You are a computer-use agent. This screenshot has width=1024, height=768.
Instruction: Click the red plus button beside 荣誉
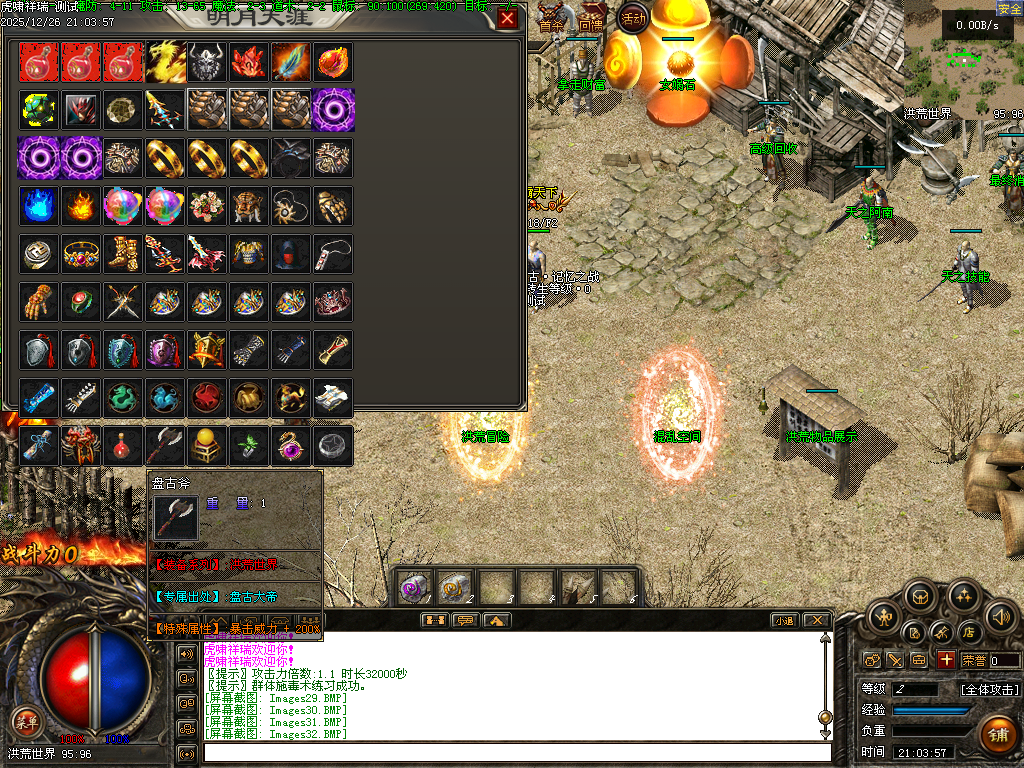pyautogui.click(x=945, y=660)
